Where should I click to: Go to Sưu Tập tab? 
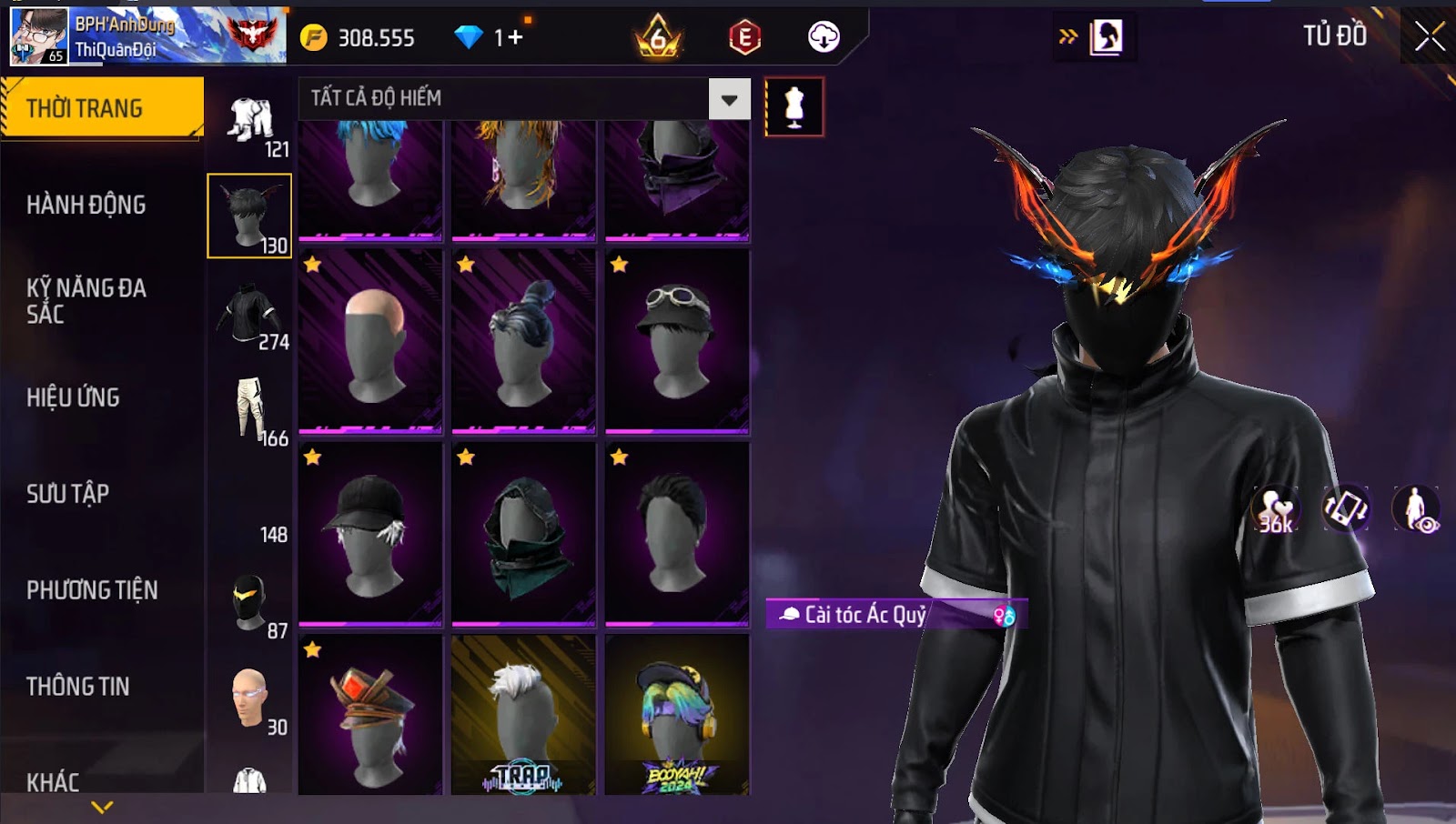(68, 494)
